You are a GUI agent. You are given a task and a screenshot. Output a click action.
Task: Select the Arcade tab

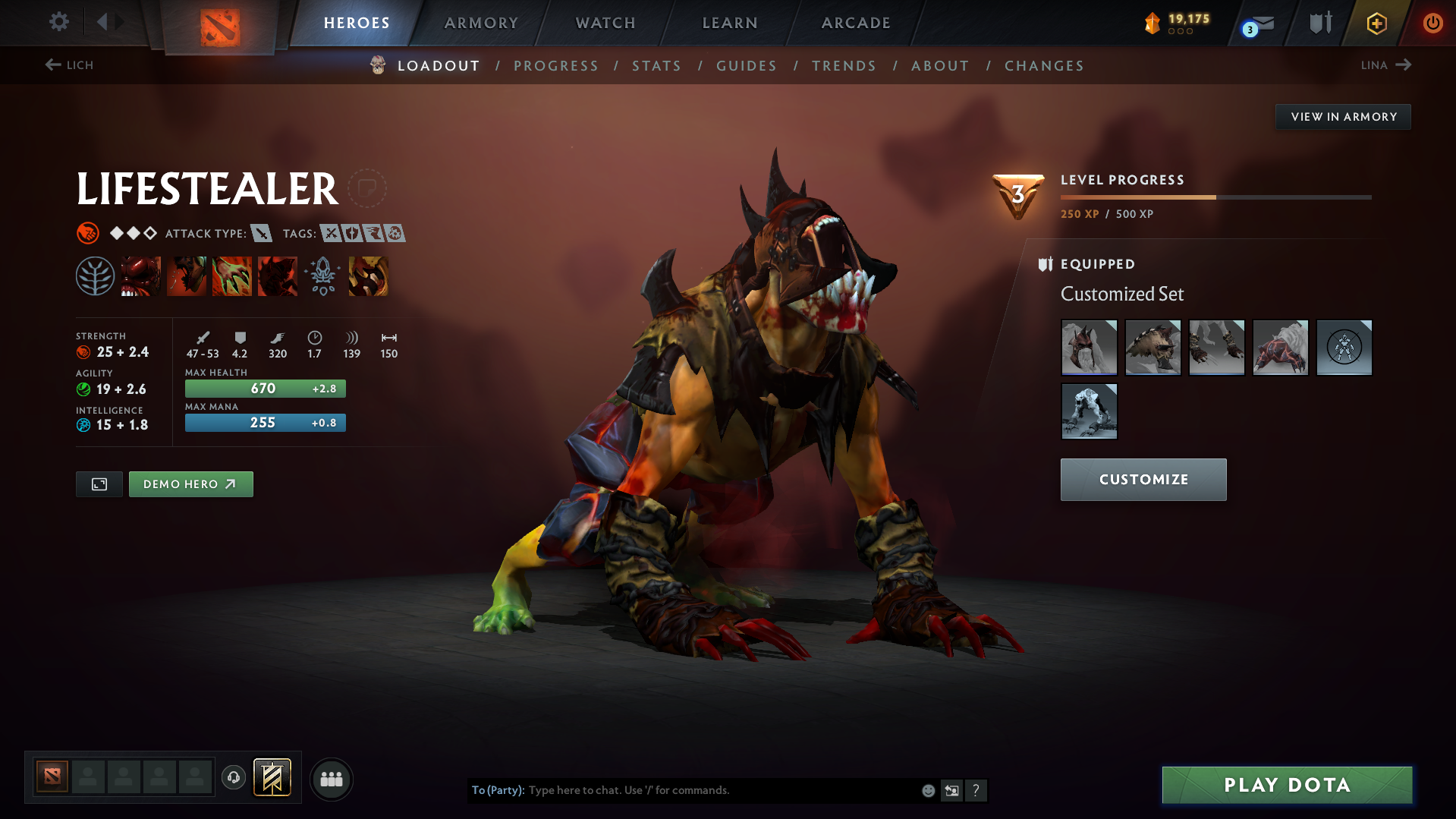tap(856, 23)
